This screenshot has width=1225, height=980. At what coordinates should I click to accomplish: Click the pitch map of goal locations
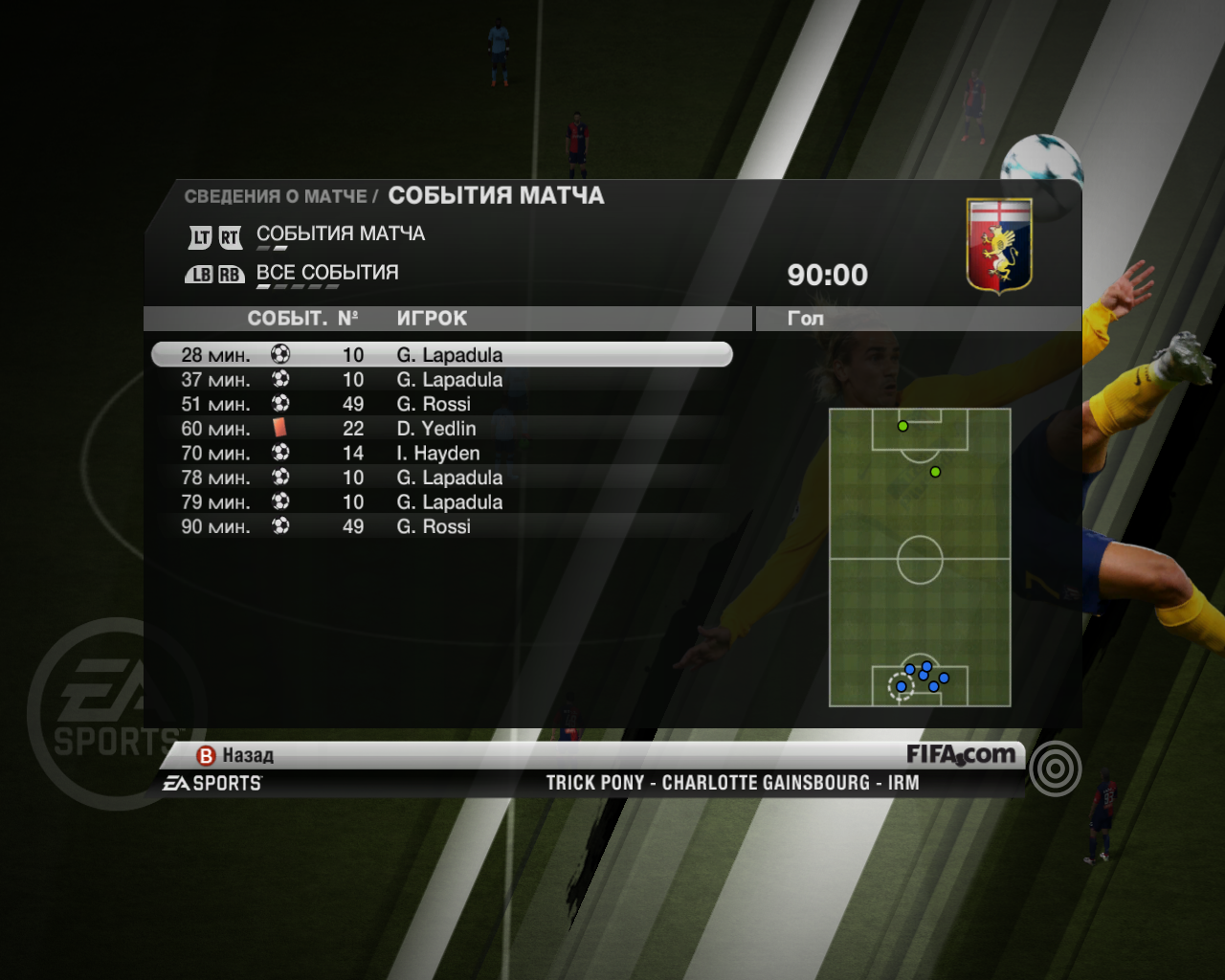click(x=920, y=558)
